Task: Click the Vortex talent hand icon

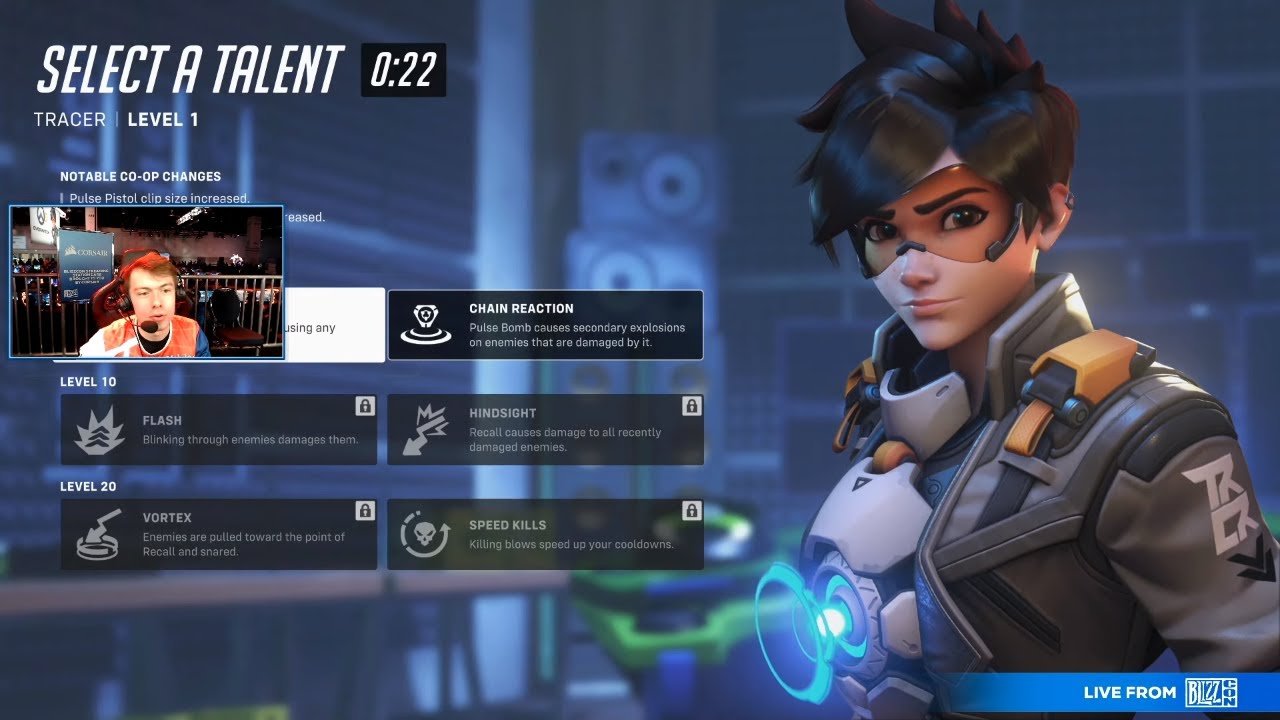Action: (100, 533)
